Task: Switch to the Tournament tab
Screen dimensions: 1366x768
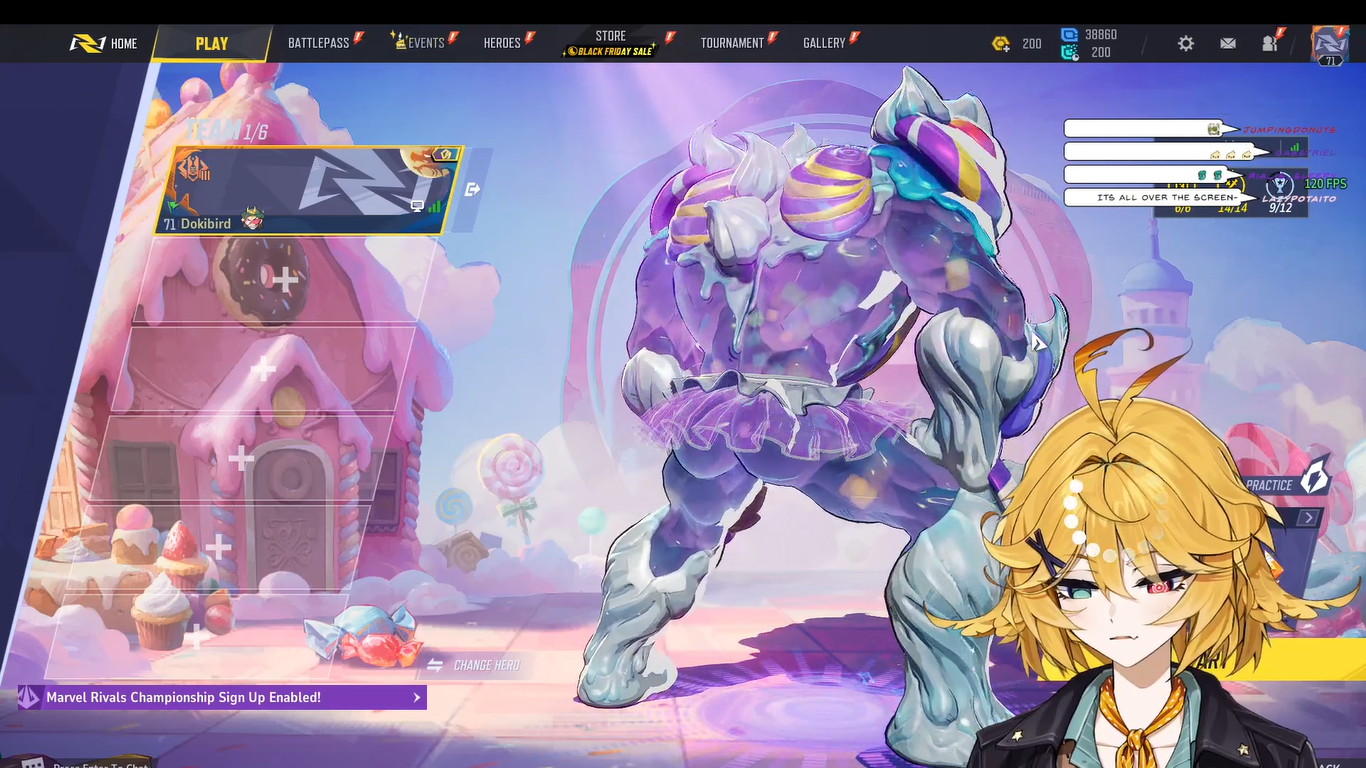Action: coord(732,43)
